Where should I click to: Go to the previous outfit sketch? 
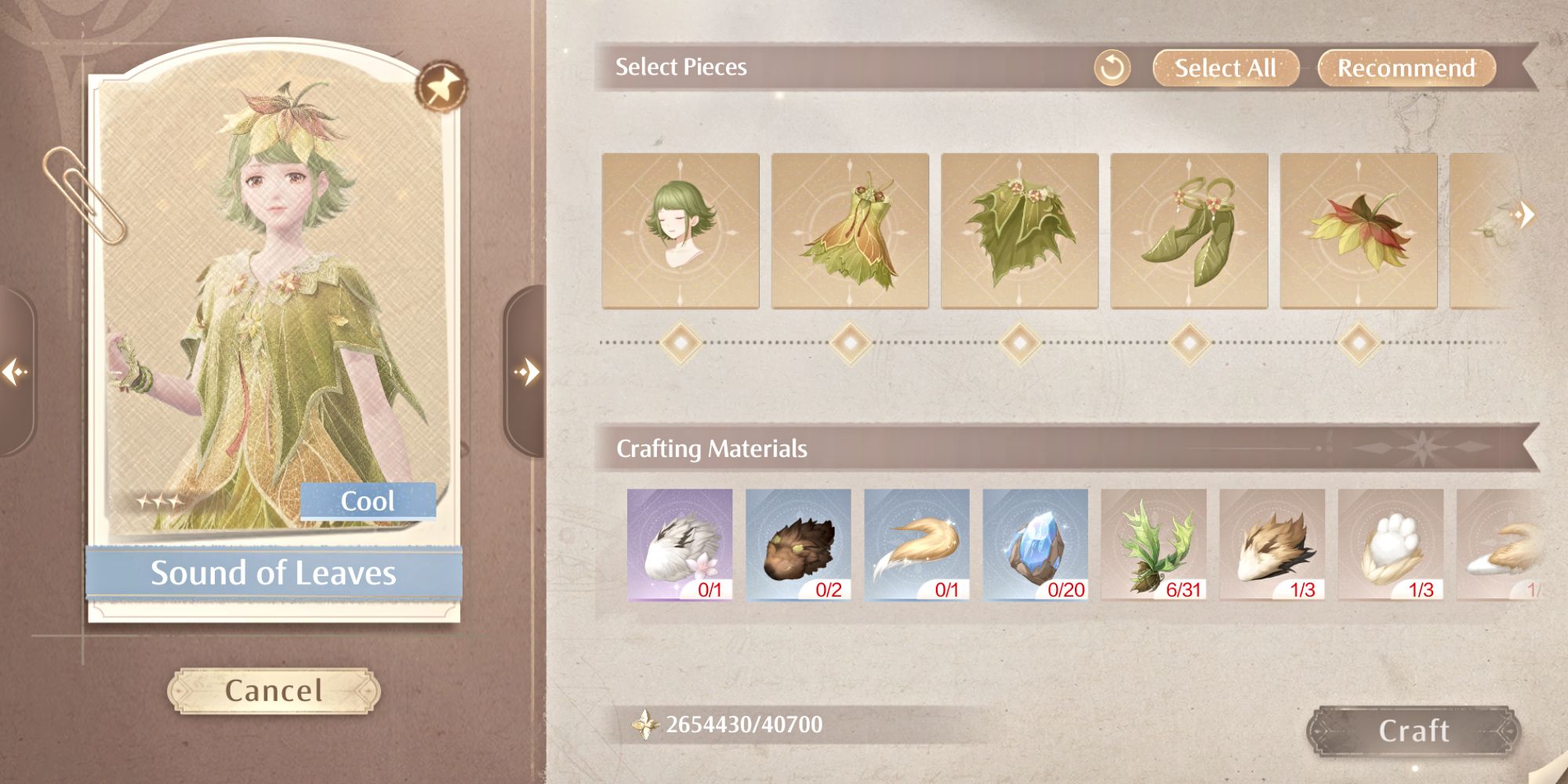[x=15, y=371]
